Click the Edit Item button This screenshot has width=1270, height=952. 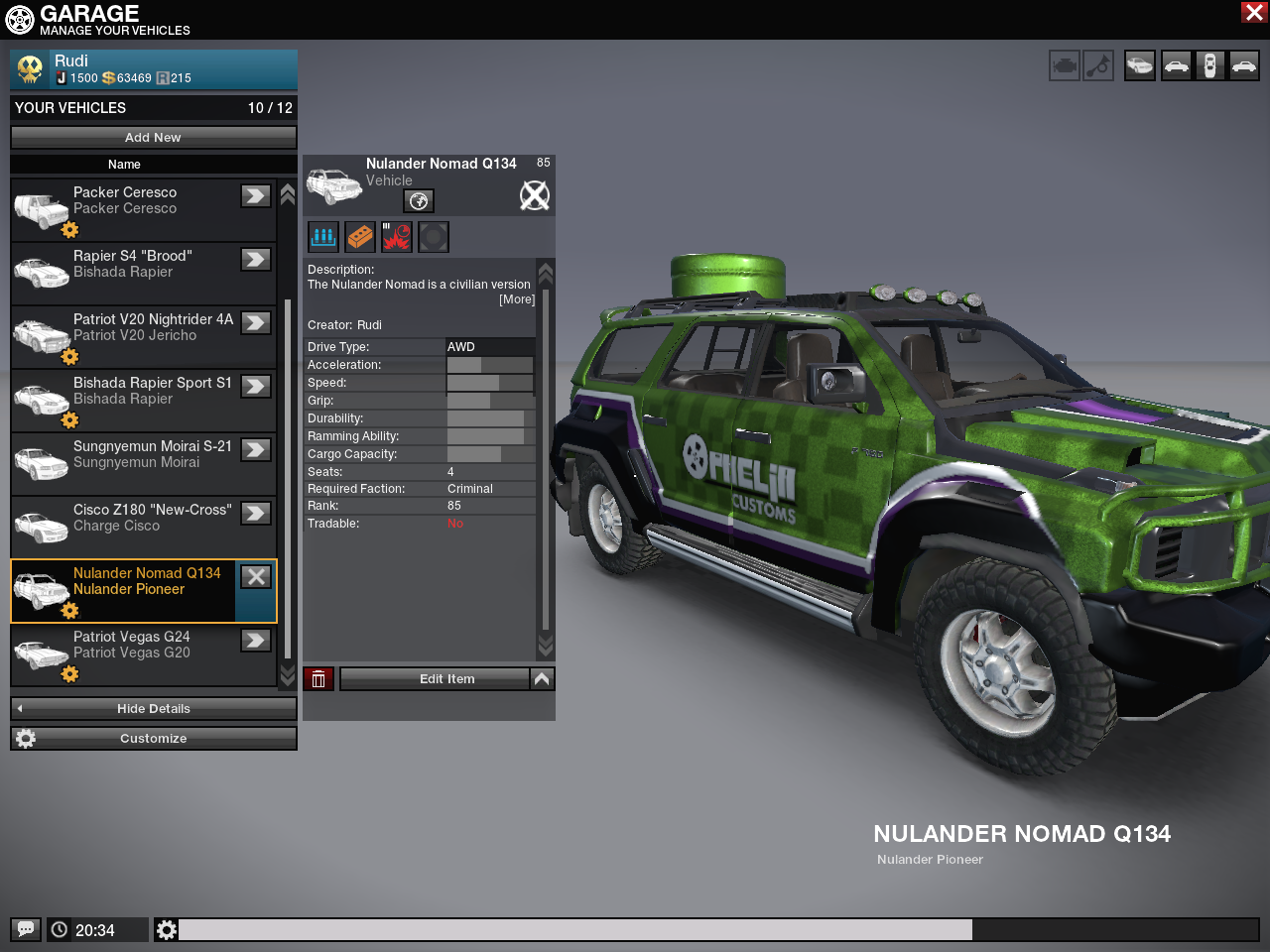coord(436,679)
